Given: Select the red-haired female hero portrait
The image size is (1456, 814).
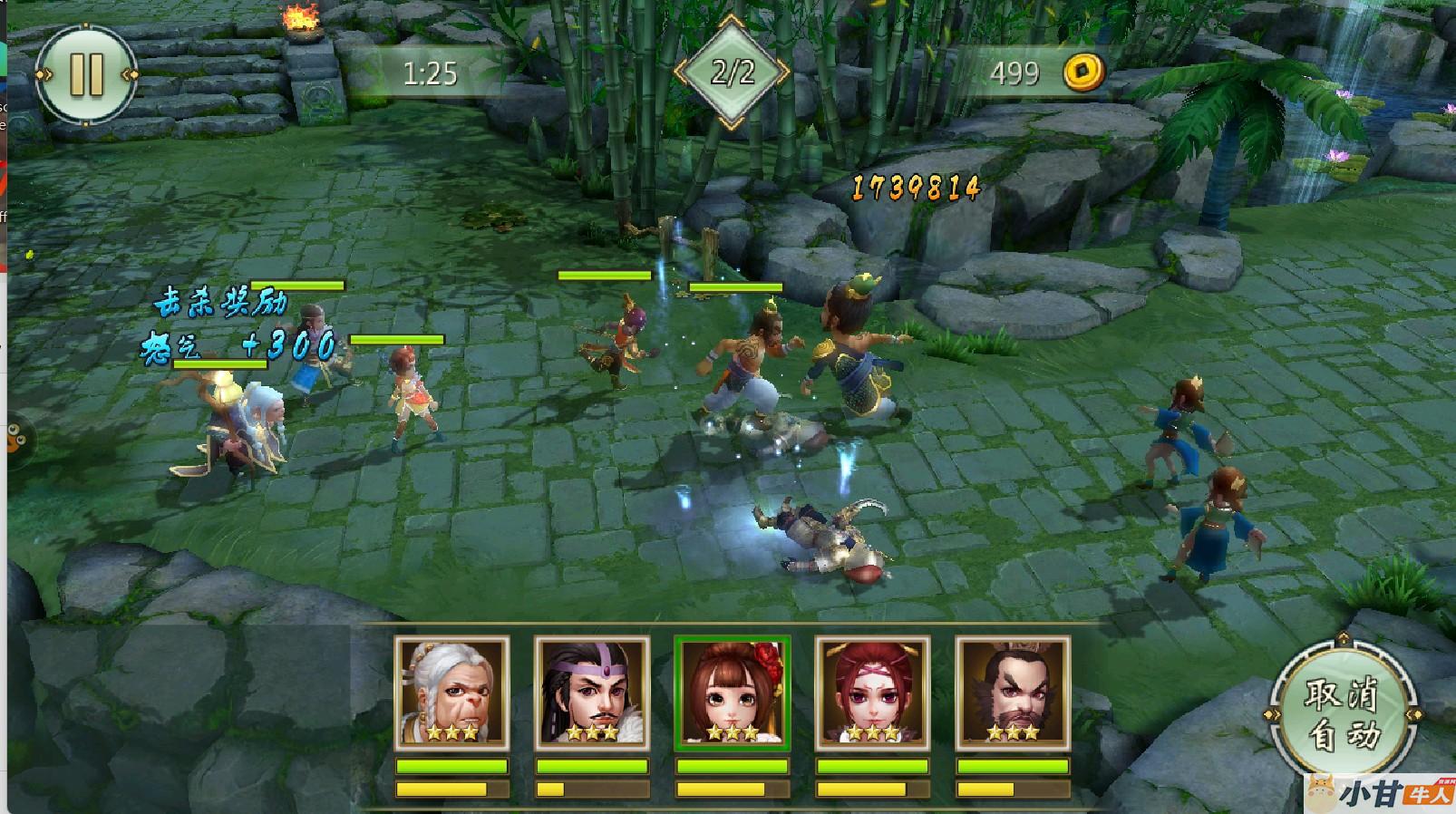Looking at the screenshot, I should click(872, 693).
